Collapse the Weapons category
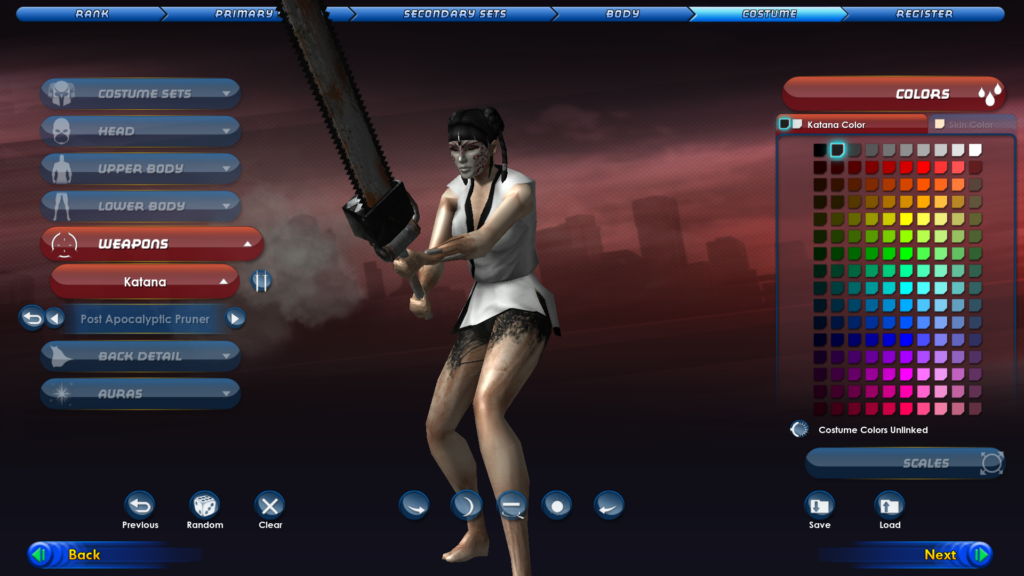This screenshot has height=576, width=1024. pyautogui.click(x=152, y=244)
